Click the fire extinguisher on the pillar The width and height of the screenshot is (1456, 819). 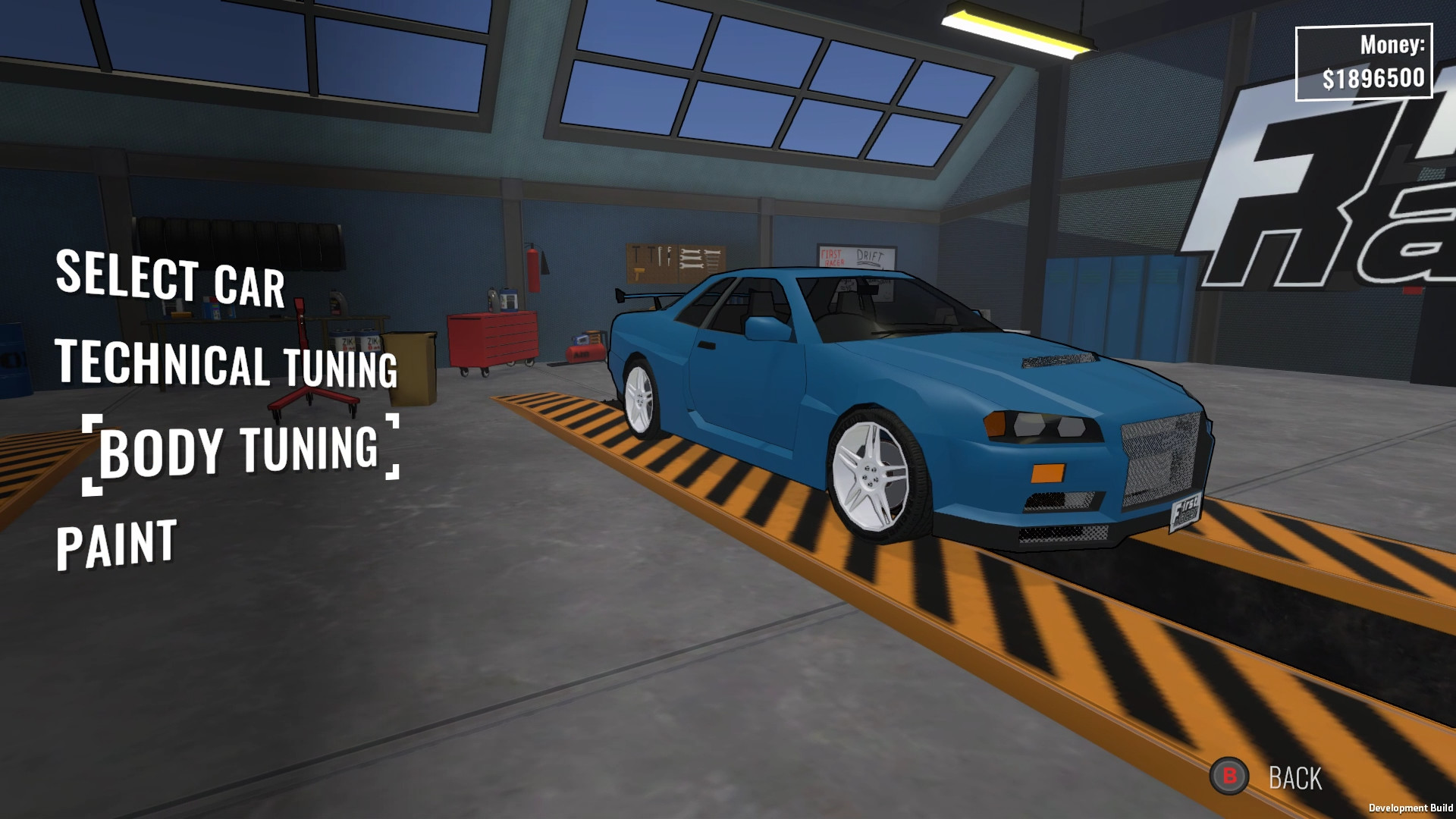click(x=535, y=269)
